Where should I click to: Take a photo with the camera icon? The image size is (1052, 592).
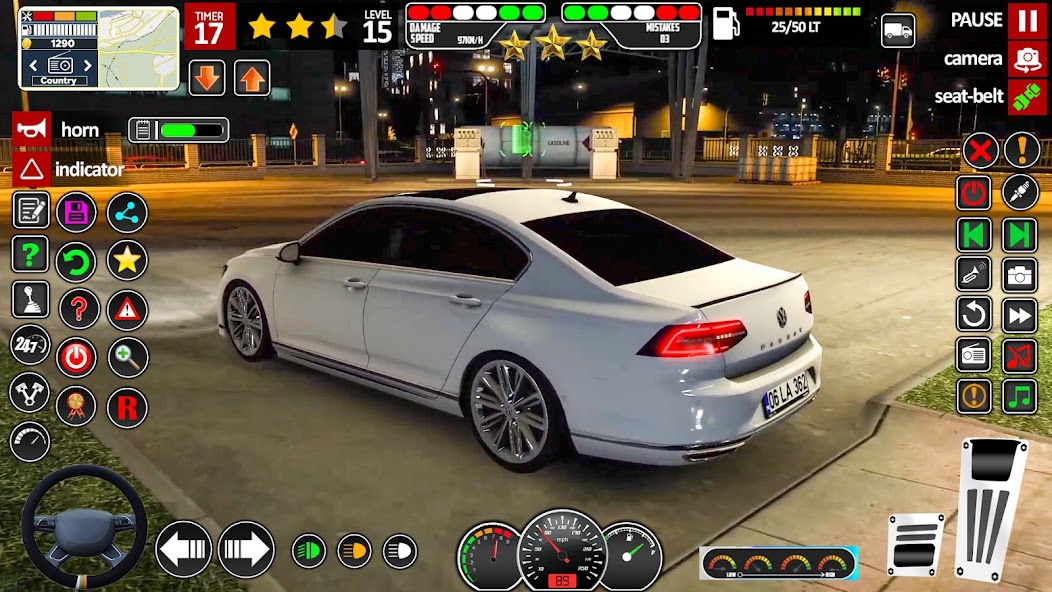coord(1020,274)
